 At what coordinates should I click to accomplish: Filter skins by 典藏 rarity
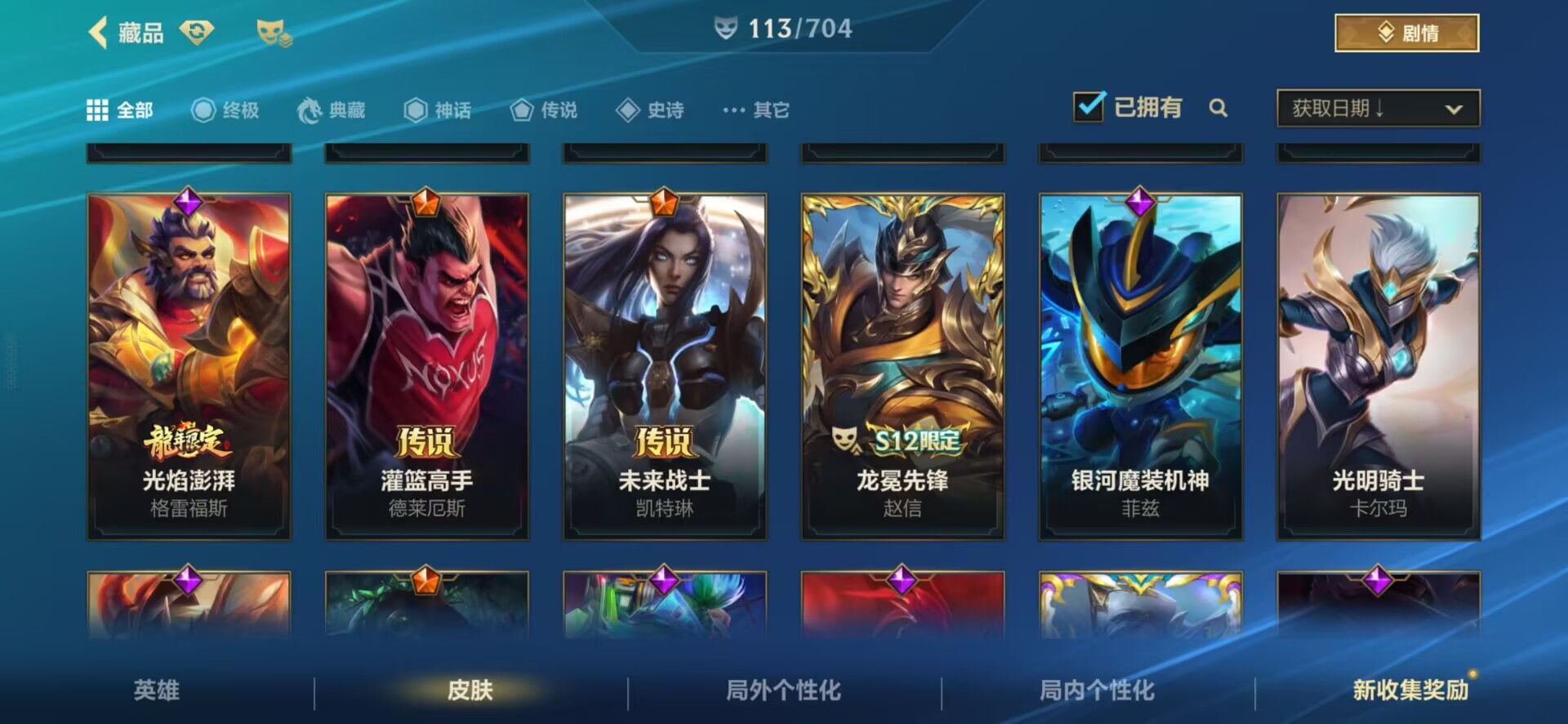(x=332, y=109)
